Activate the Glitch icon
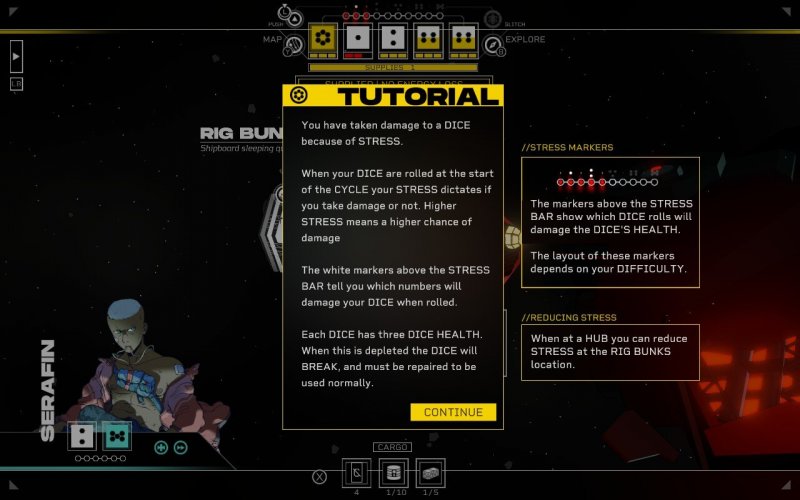 [492, 19]
